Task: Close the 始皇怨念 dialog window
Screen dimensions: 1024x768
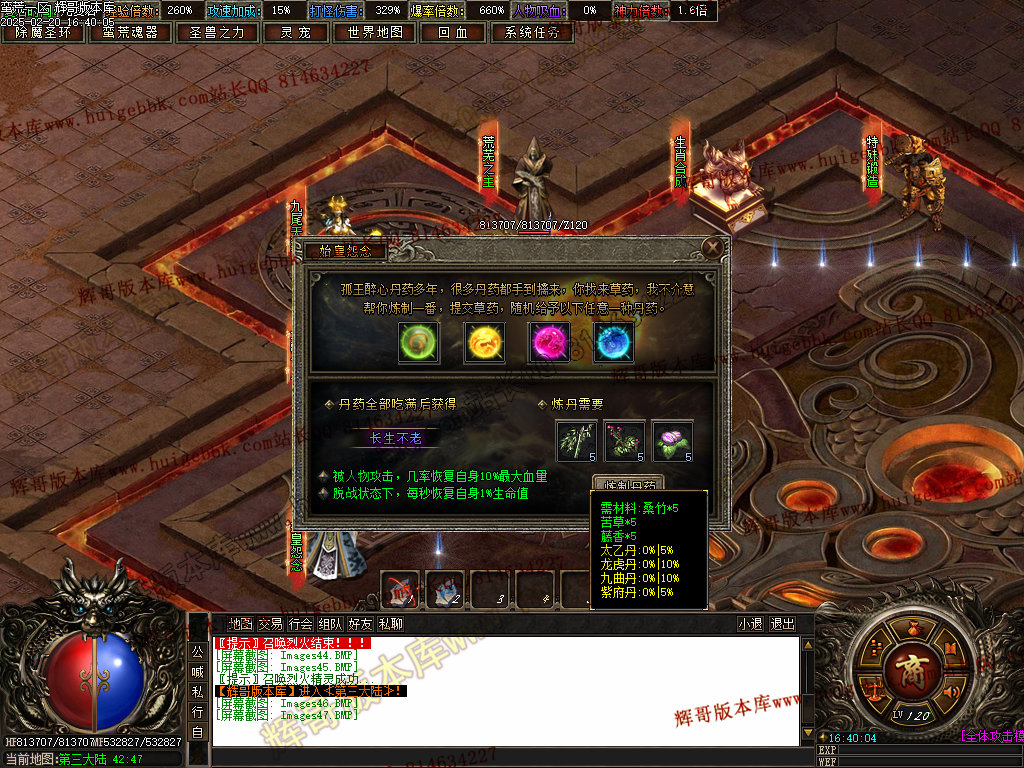Action: [x=712, y=247]
